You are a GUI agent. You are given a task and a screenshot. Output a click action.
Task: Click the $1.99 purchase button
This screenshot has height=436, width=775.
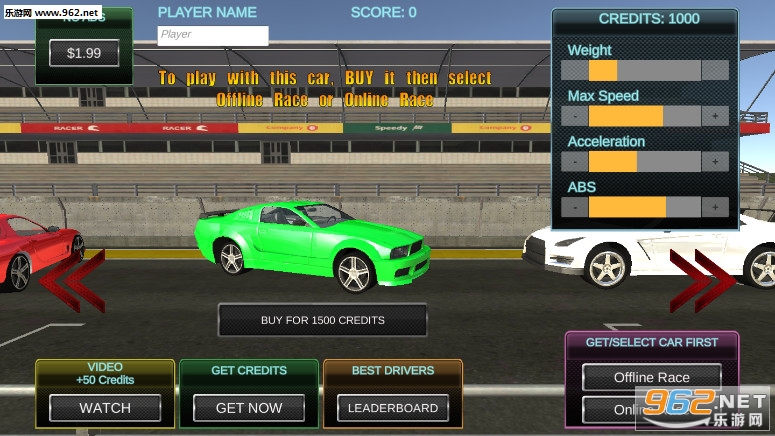click(84, 53)
